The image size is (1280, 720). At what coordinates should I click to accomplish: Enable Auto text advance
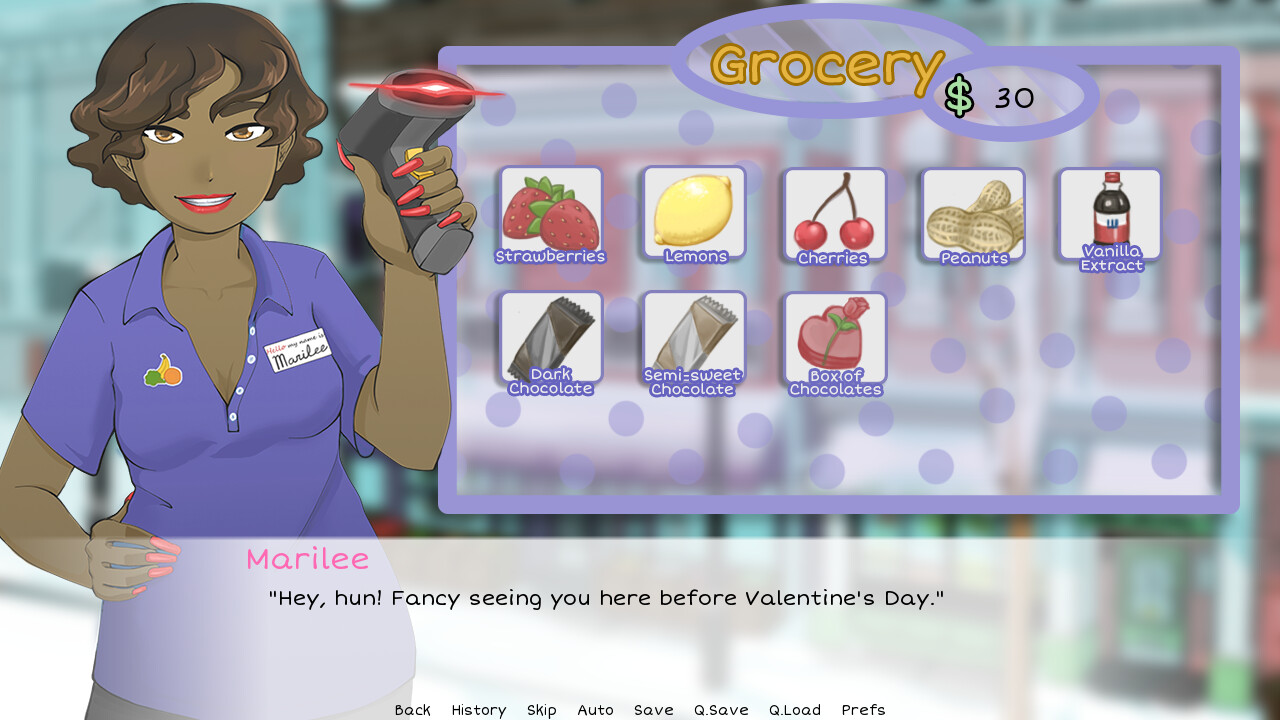[x=595, y=710]
